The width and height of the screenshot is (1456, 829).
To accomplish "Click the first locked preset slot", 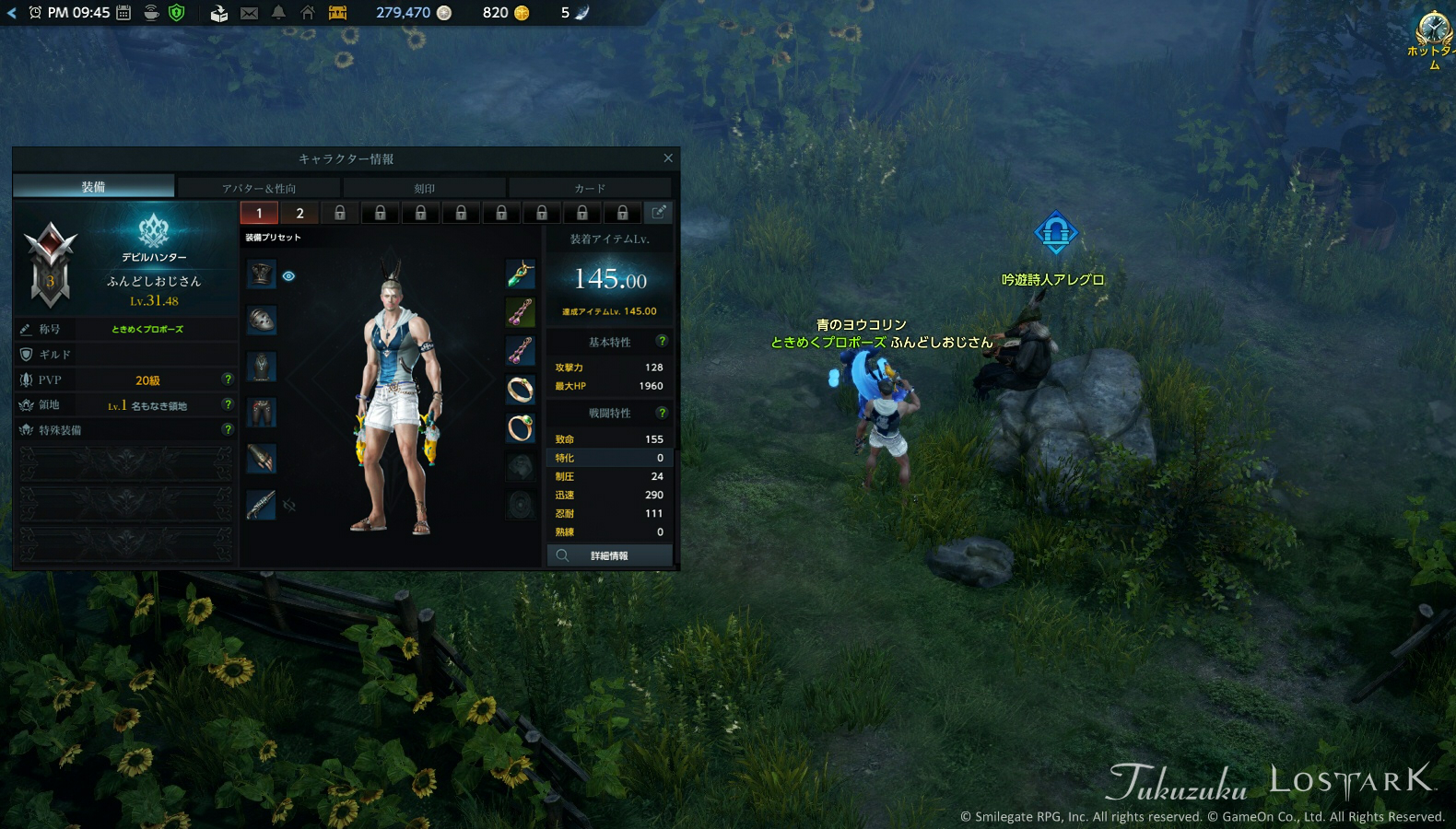I will tap(339, 213).
